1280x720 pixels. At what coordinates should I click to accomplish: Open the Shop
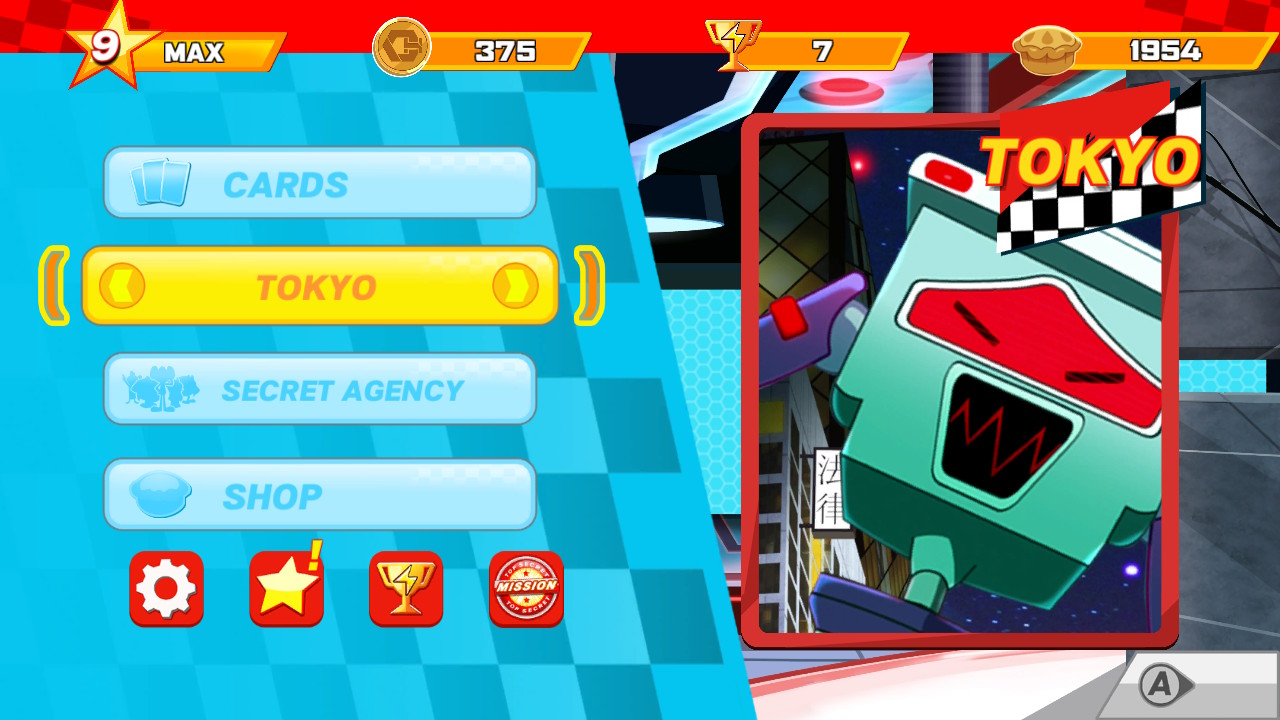320,494
